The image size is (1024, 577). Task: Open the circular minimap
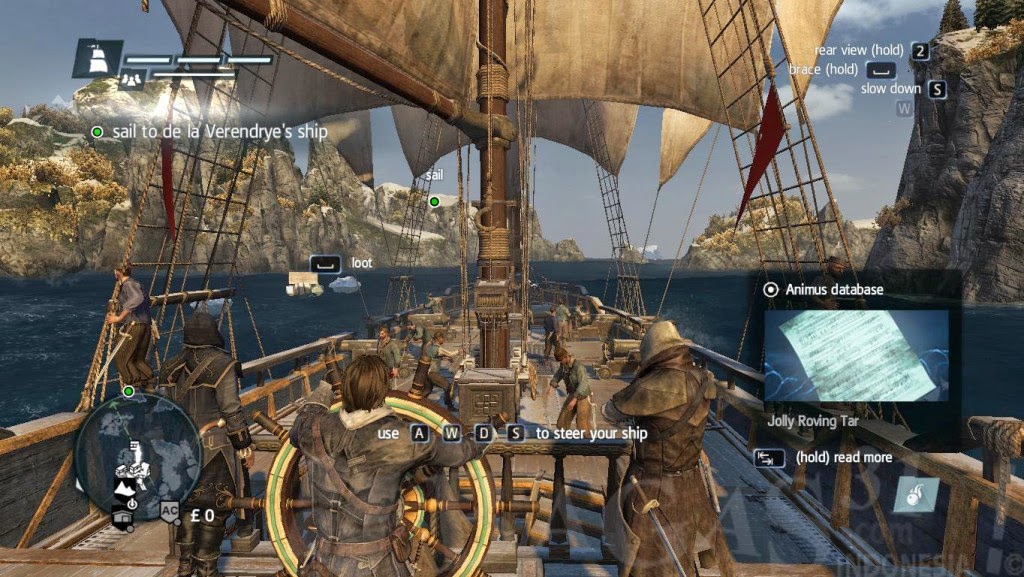tap(139, 457)
